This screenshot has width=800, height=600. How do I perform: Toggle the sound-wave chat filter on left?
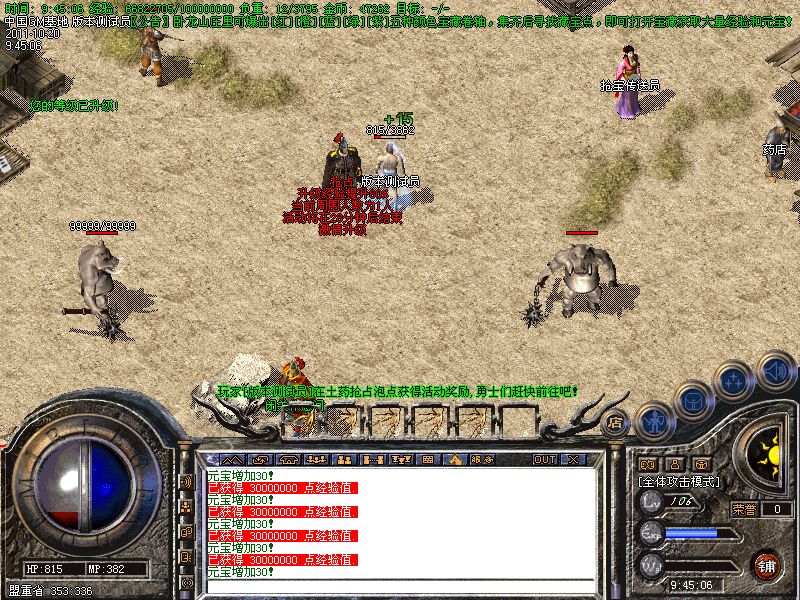[x=186, y=482]
